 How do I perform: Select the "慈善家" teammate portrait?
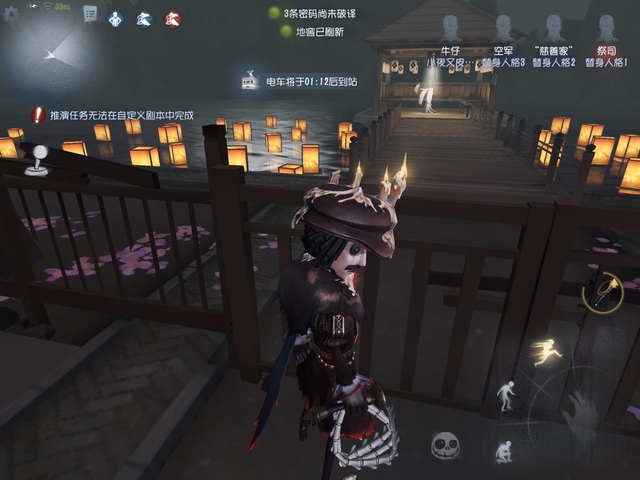[554, 30]
